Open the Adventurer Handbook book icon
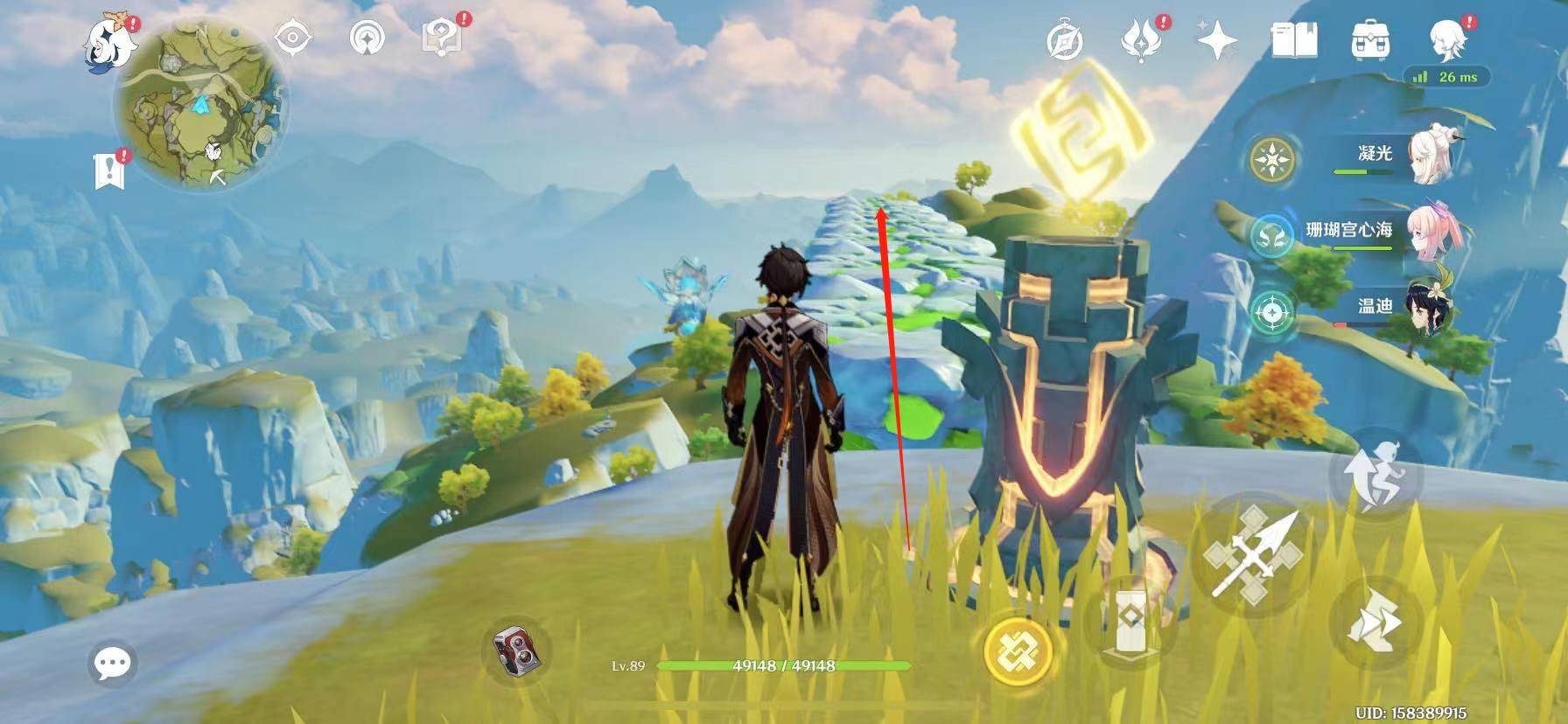The height and width of the screenshot is (724, 1568). (x=1294, y=40)
